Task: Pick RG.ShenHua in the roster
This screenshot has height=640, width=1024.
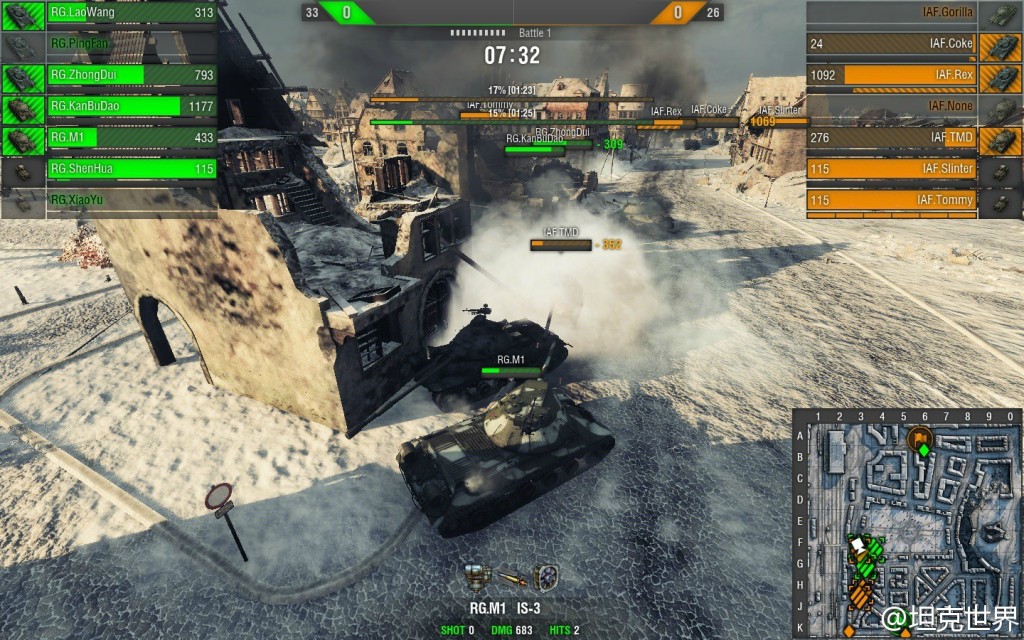Action: [110, 169]
